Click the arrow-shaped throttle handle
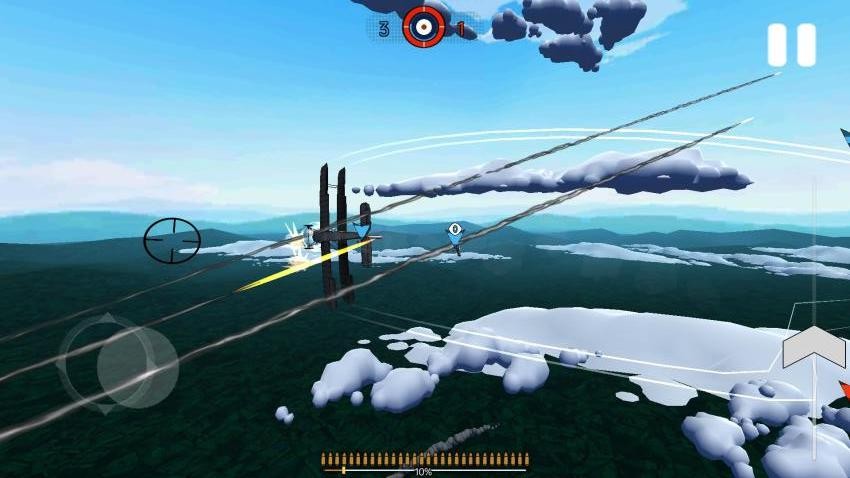 [x=814, y=348]
